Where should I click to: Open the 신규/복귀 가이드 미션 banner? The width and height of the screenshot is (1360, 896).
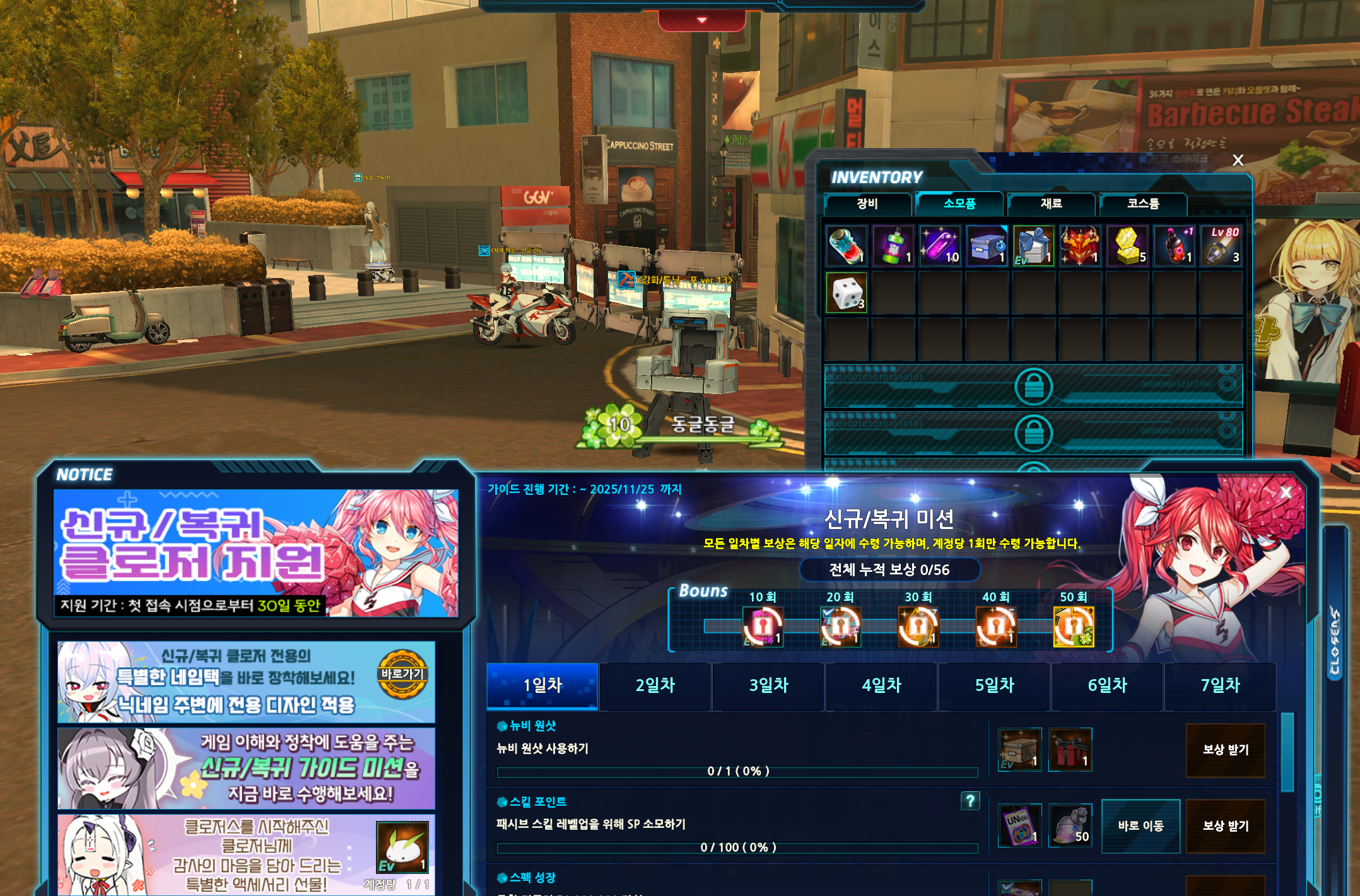(246, 768)
